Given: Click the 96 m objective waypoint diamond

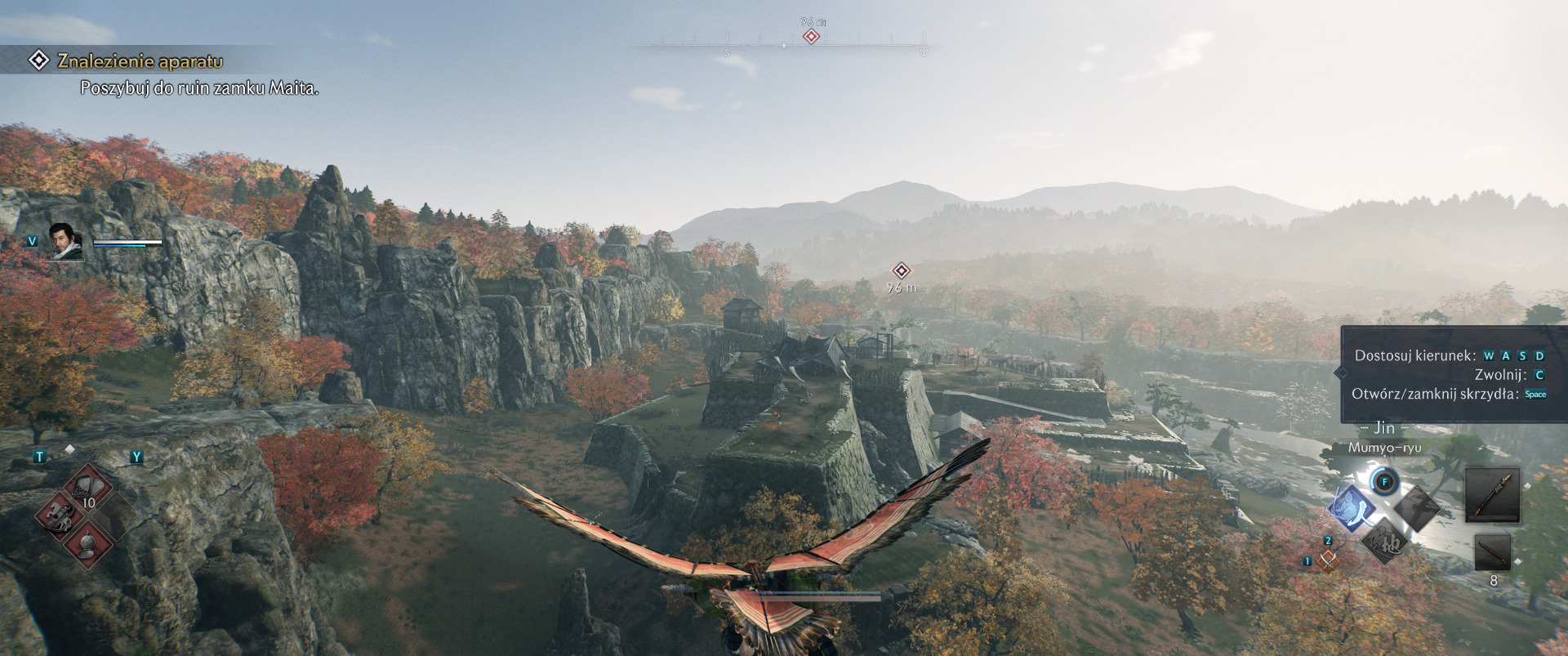Looking at the screenshot, I should point(901,270).
